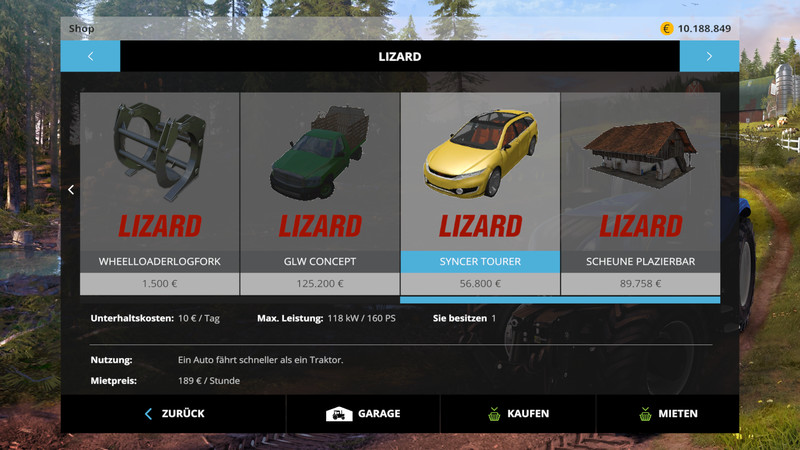Rent the vehicle with Mieten
Viewport: 800px width, 450px height.
point(668,413)
